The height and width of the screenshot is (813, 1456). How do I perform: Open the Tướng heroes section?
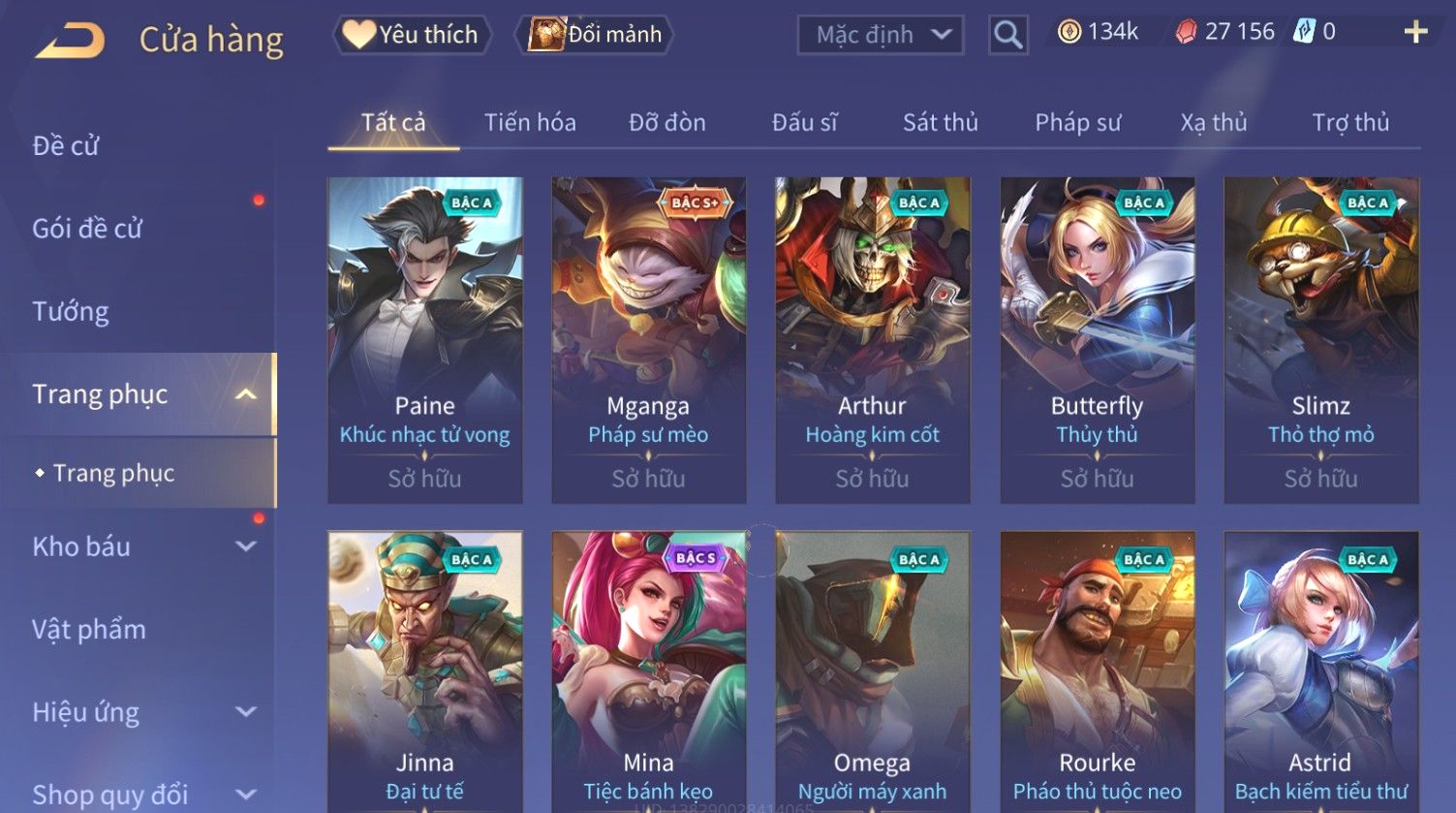tap(71, 311)
